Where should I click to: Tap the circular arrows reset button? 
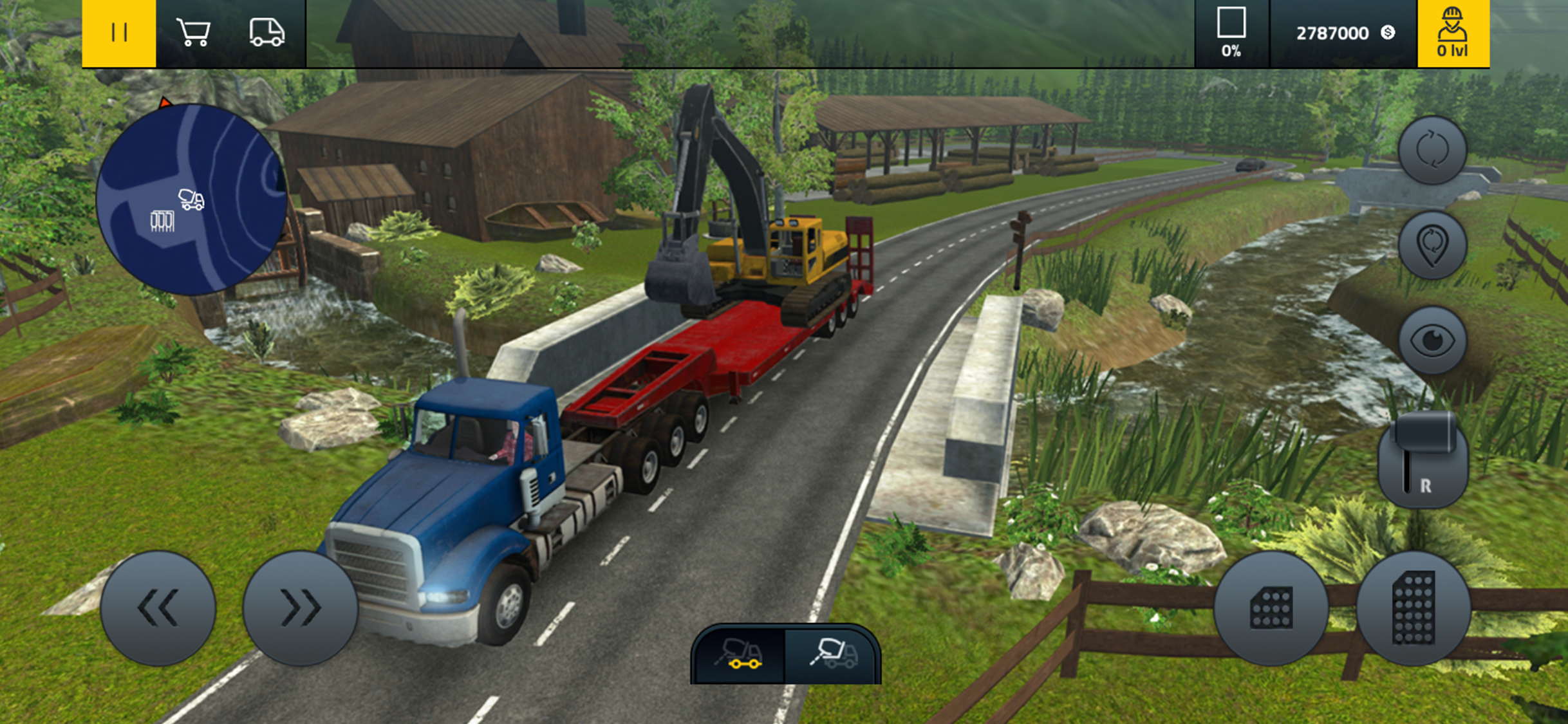tap(1432, 150)
